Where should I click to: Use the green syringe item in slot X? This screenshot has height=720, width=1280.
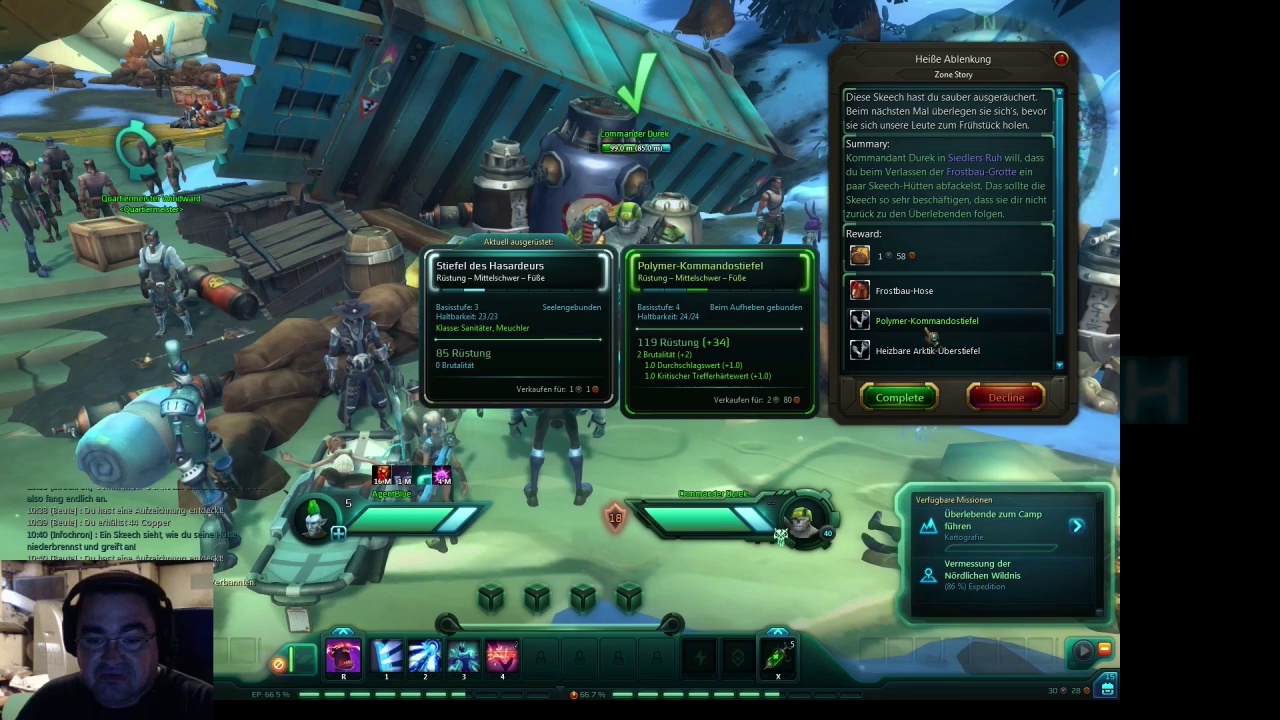777,656
